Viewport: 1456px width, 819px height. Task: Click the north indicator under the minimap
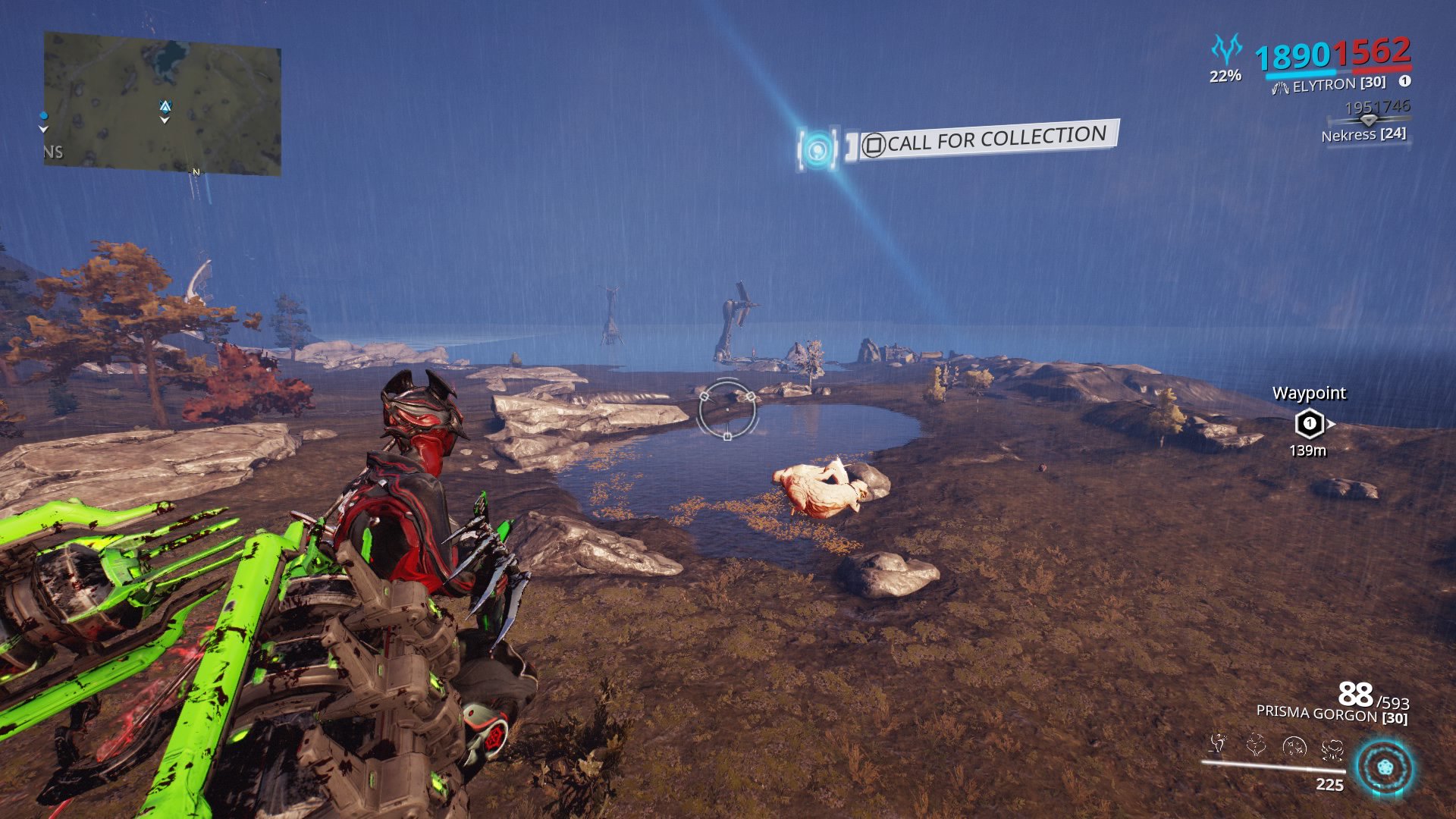[195, 174]
